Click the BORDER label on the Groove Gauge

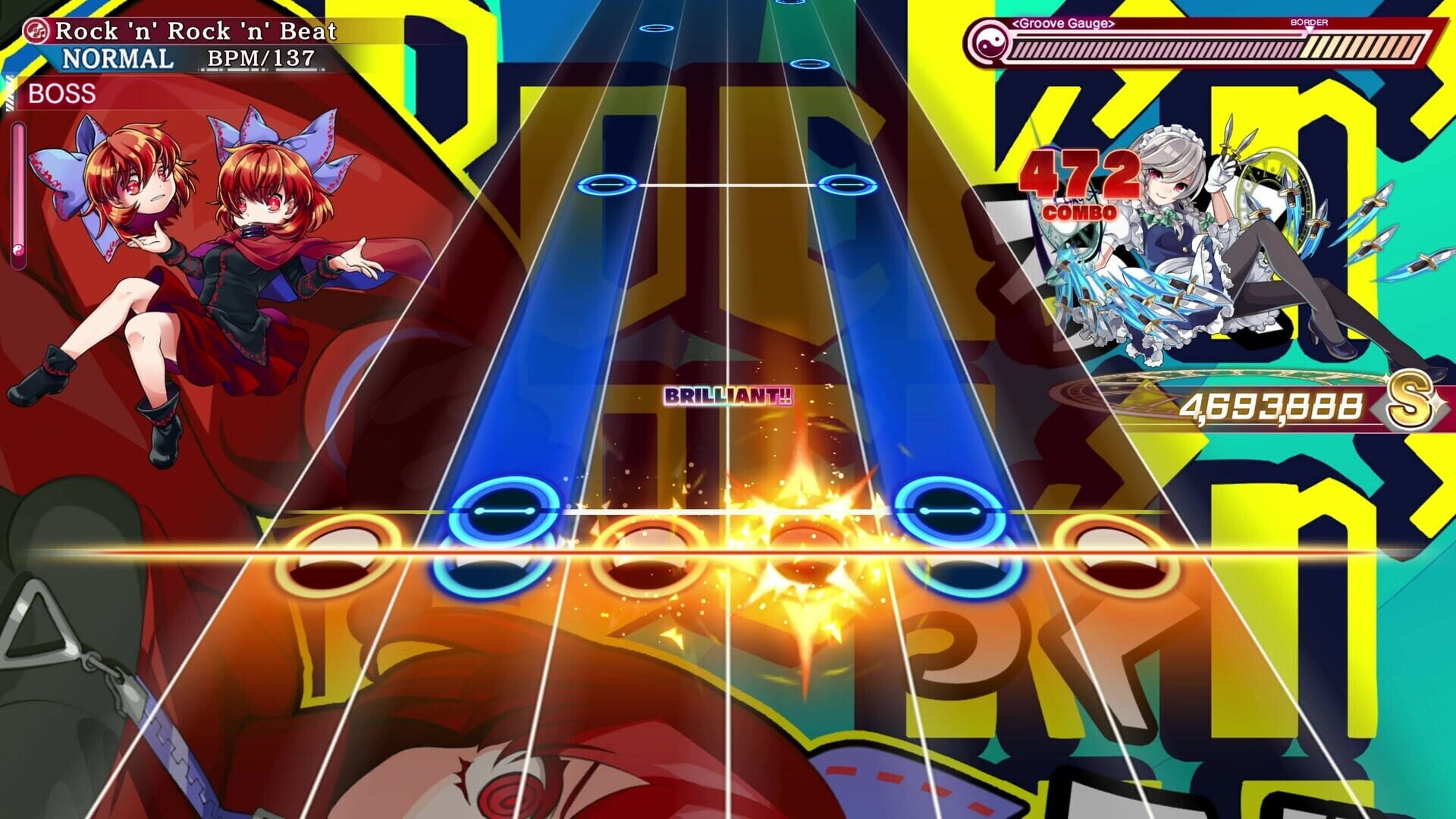coord(1310,22)
